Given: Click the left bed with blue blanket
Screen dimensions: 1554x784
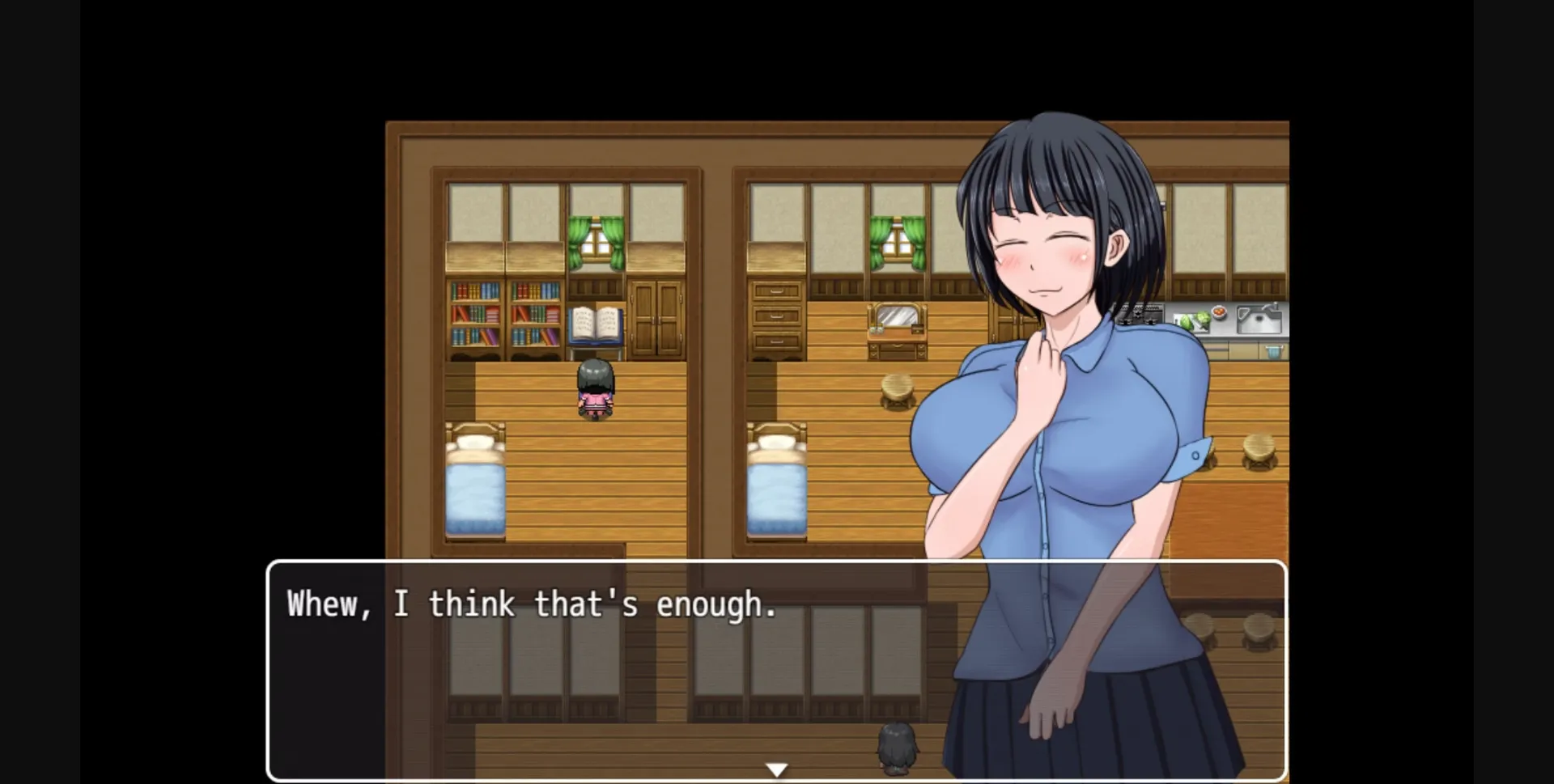Looking at the screenshot, I should 476,485.
